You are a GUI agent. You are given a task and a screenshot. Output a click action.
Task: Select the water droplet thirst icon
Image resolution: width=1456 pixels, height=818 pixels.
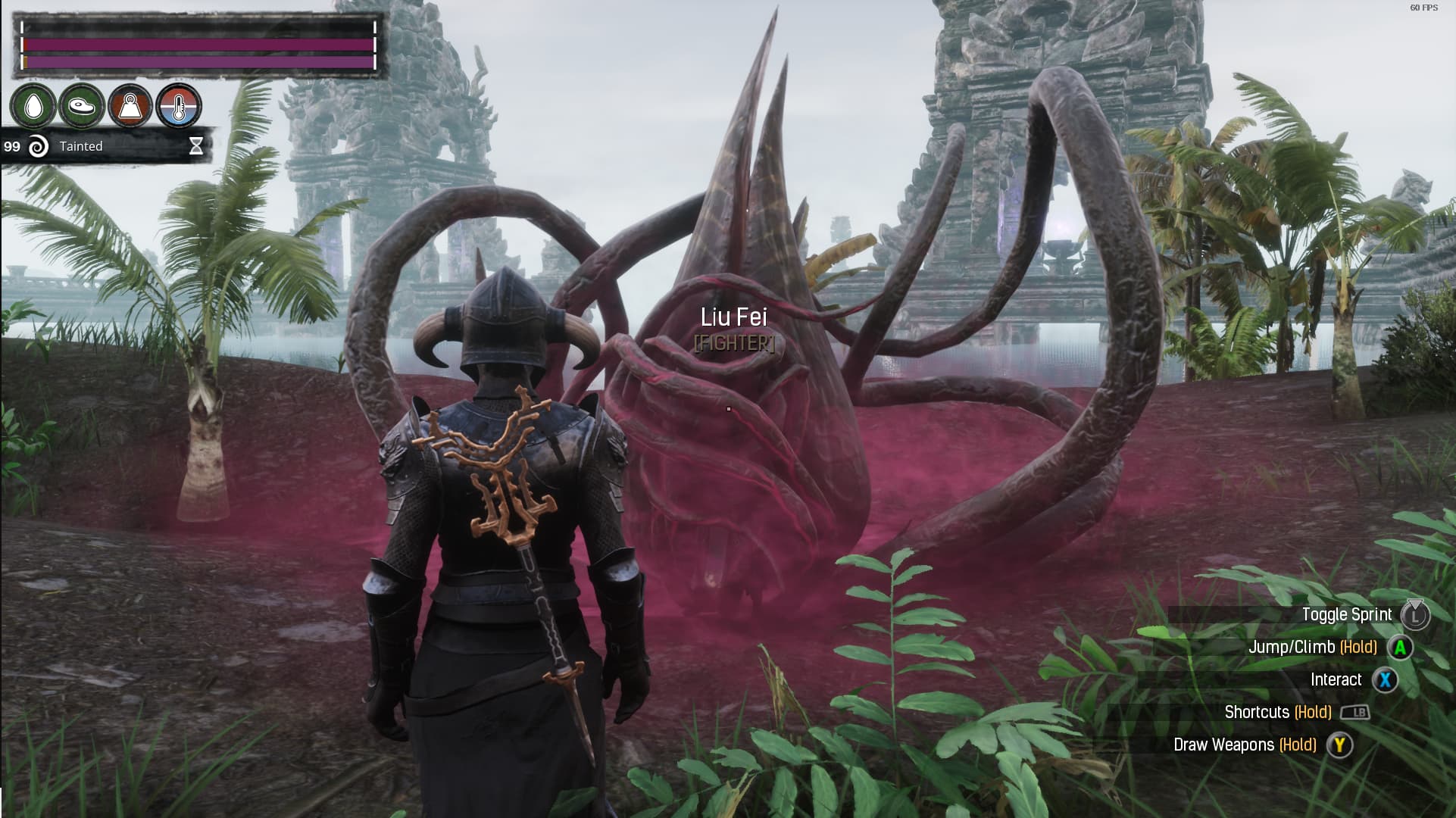[33, 106]
